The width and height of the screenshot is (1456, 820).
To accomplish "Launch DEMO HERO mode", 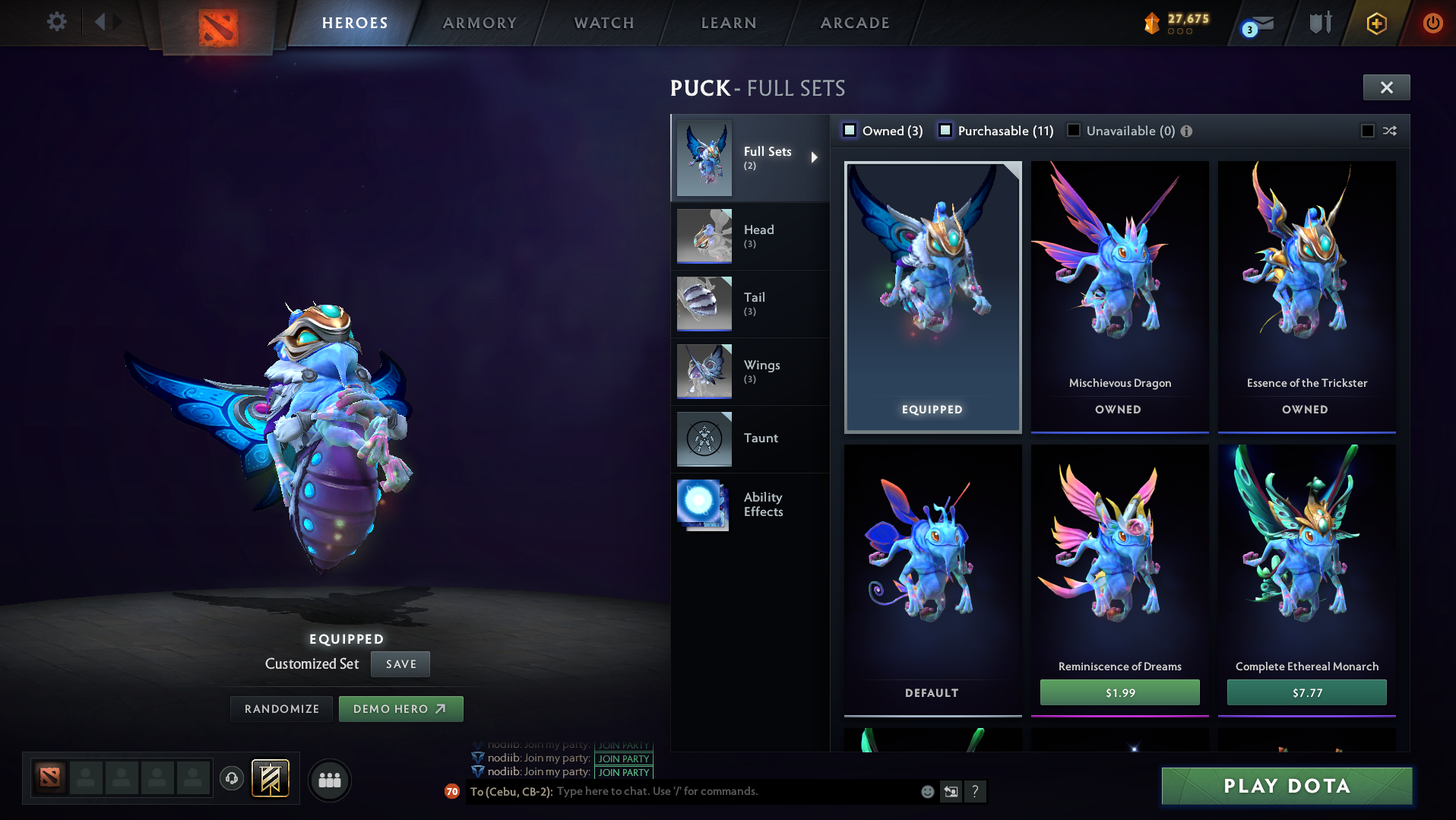I will 400,708.
